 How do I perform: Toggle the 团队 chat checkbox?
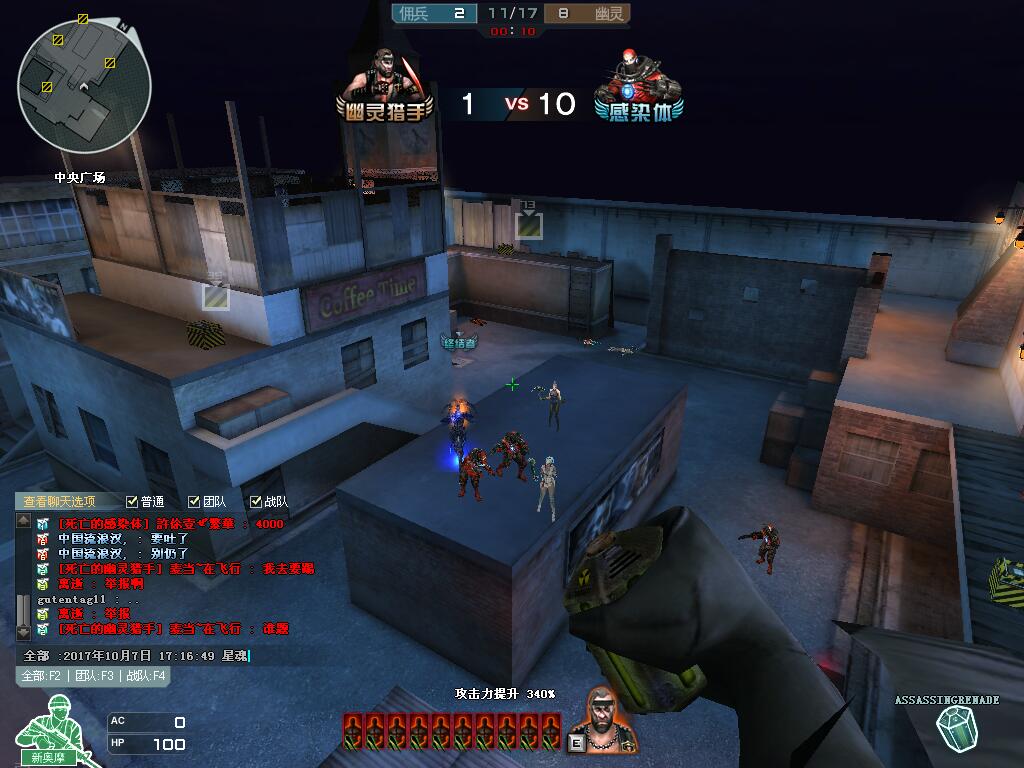[194, 502]
